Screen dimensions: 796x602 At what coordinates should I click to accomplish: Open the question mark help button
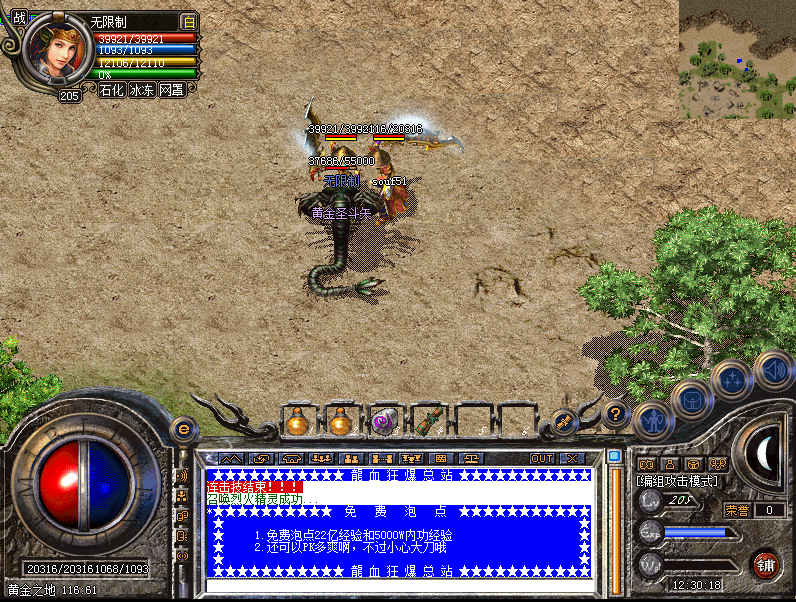(615, 412)
